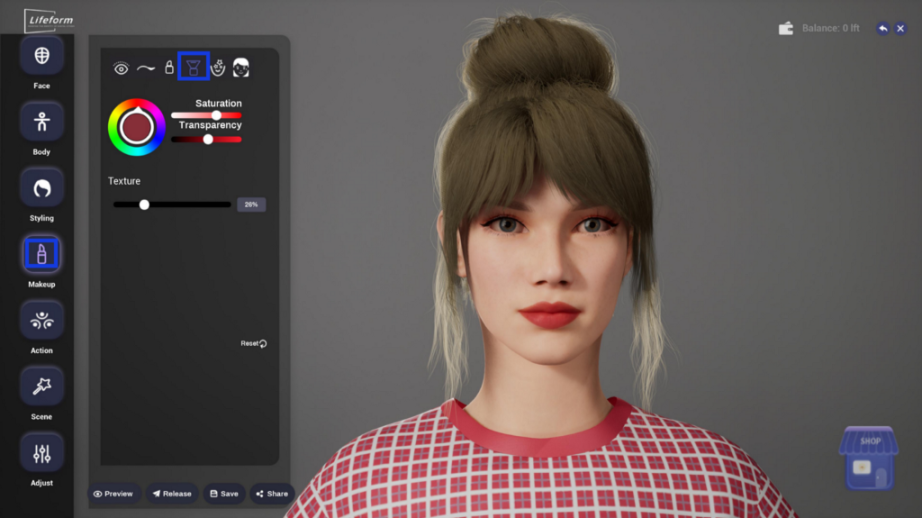Select the Makeup category button
The height and width of the screenshot is (518, 922).
tap(41, 254)
